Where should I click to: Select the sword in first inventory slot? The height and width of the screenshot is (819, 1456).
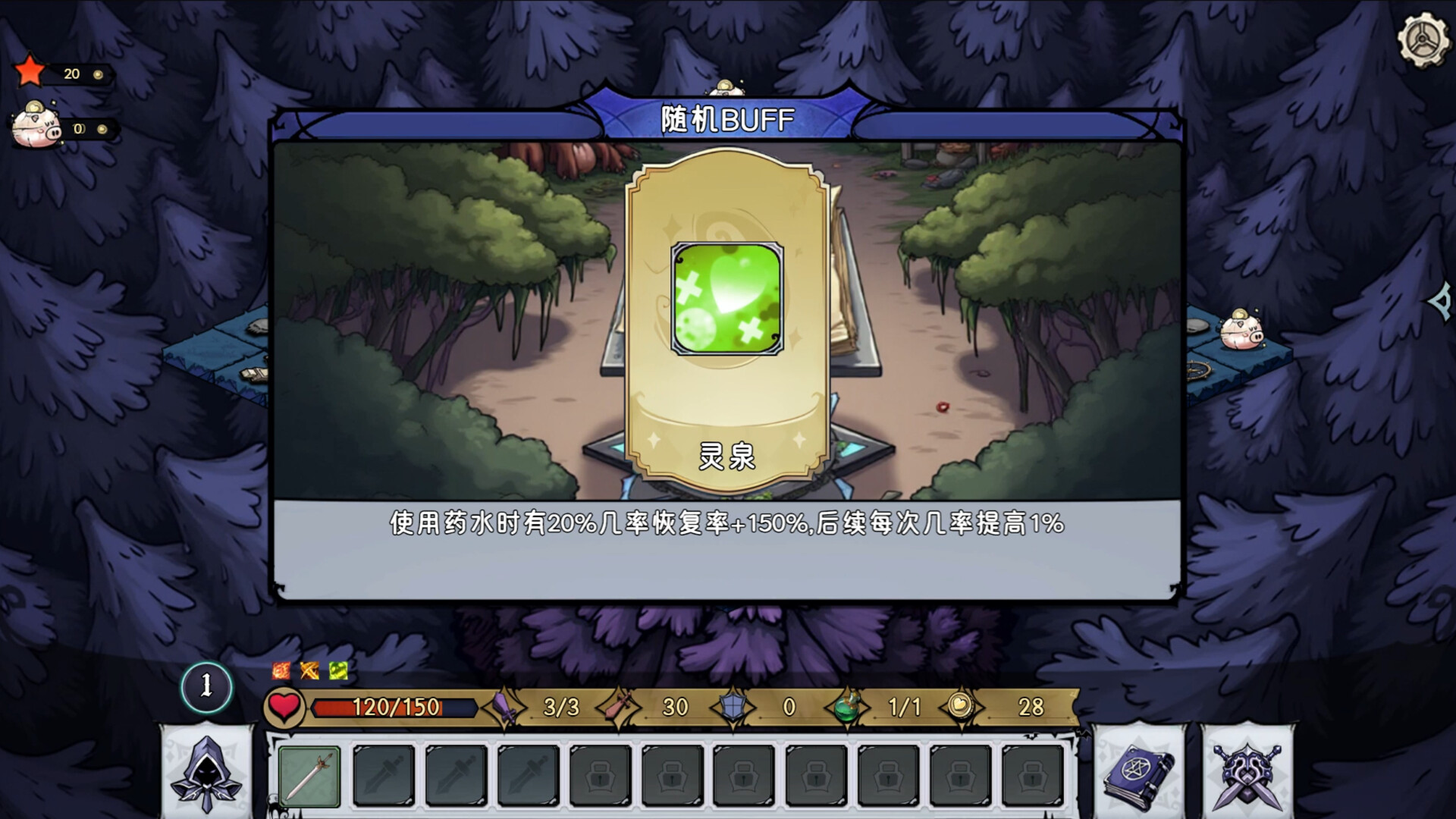[309, 777]
